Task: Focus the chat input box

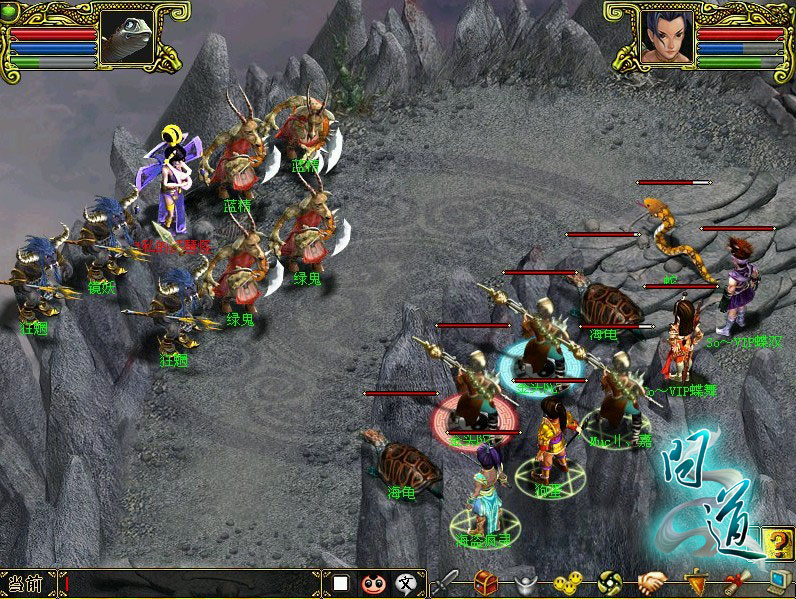Action: coord(190,583)
